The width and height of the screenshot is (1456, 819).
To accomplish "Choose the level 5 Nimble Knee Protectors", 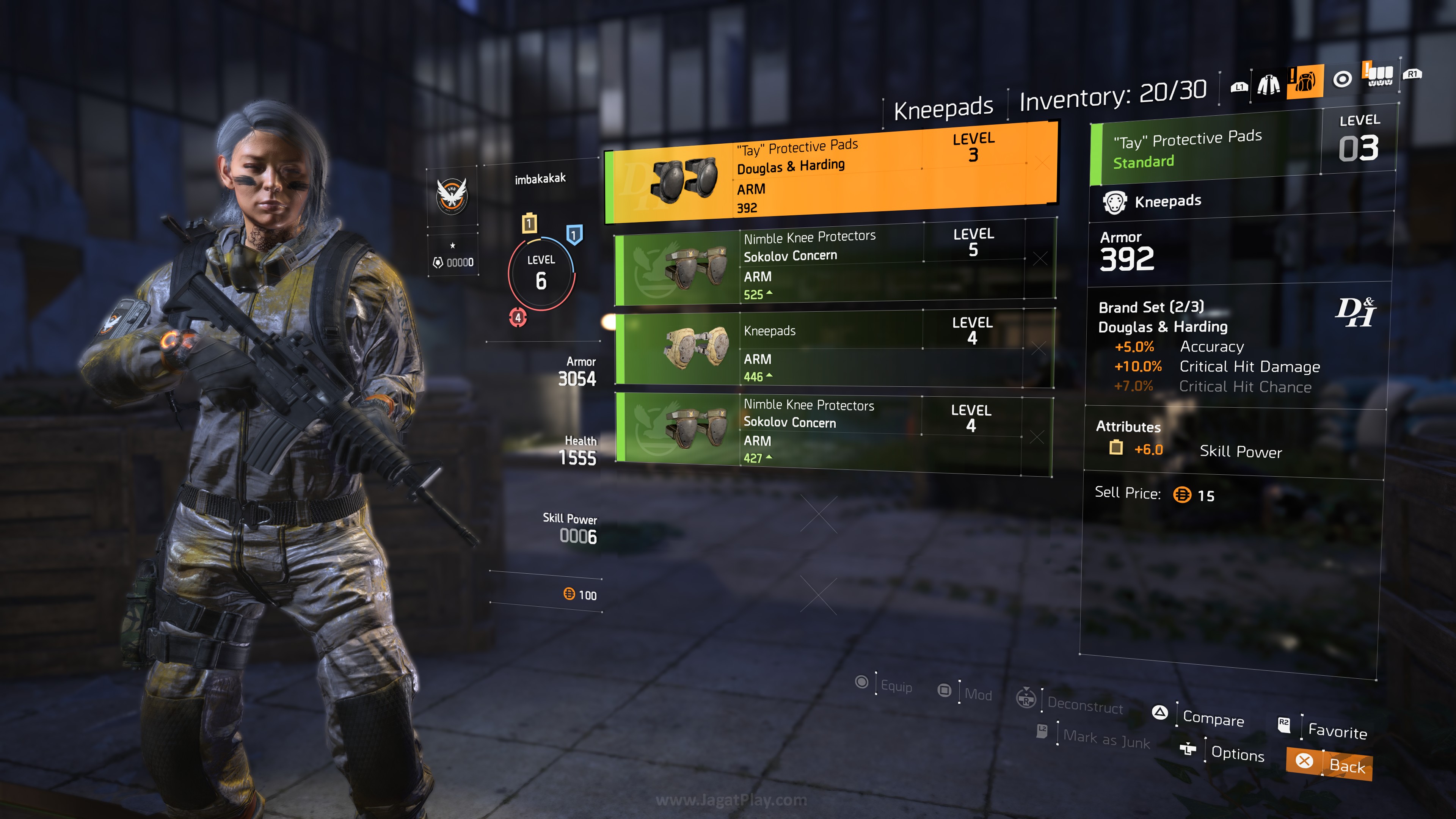I will pyautogui.click(x=834, y=263).
